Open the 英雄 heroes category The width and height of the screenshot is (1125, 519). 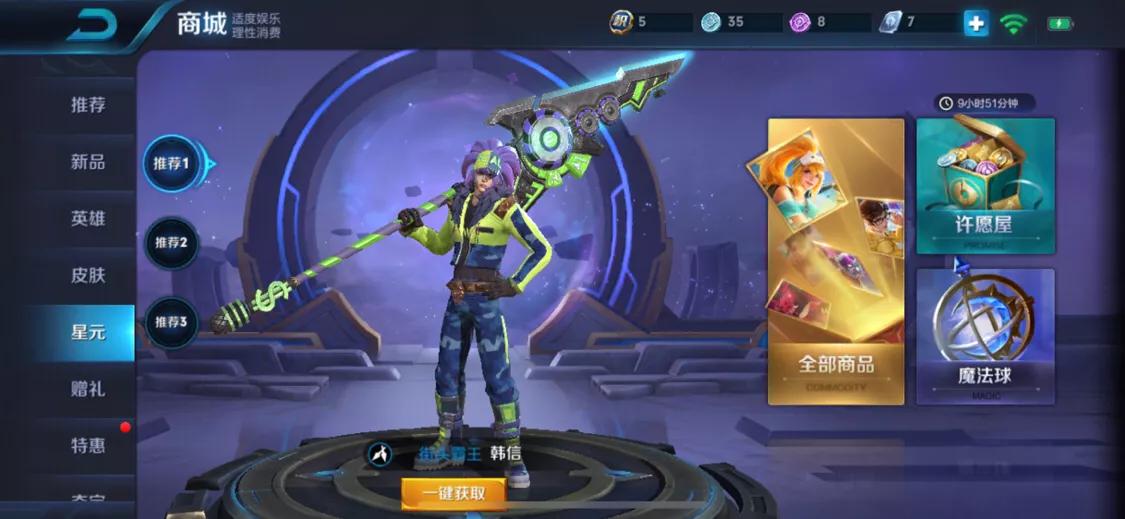click(x=88, y=219)
